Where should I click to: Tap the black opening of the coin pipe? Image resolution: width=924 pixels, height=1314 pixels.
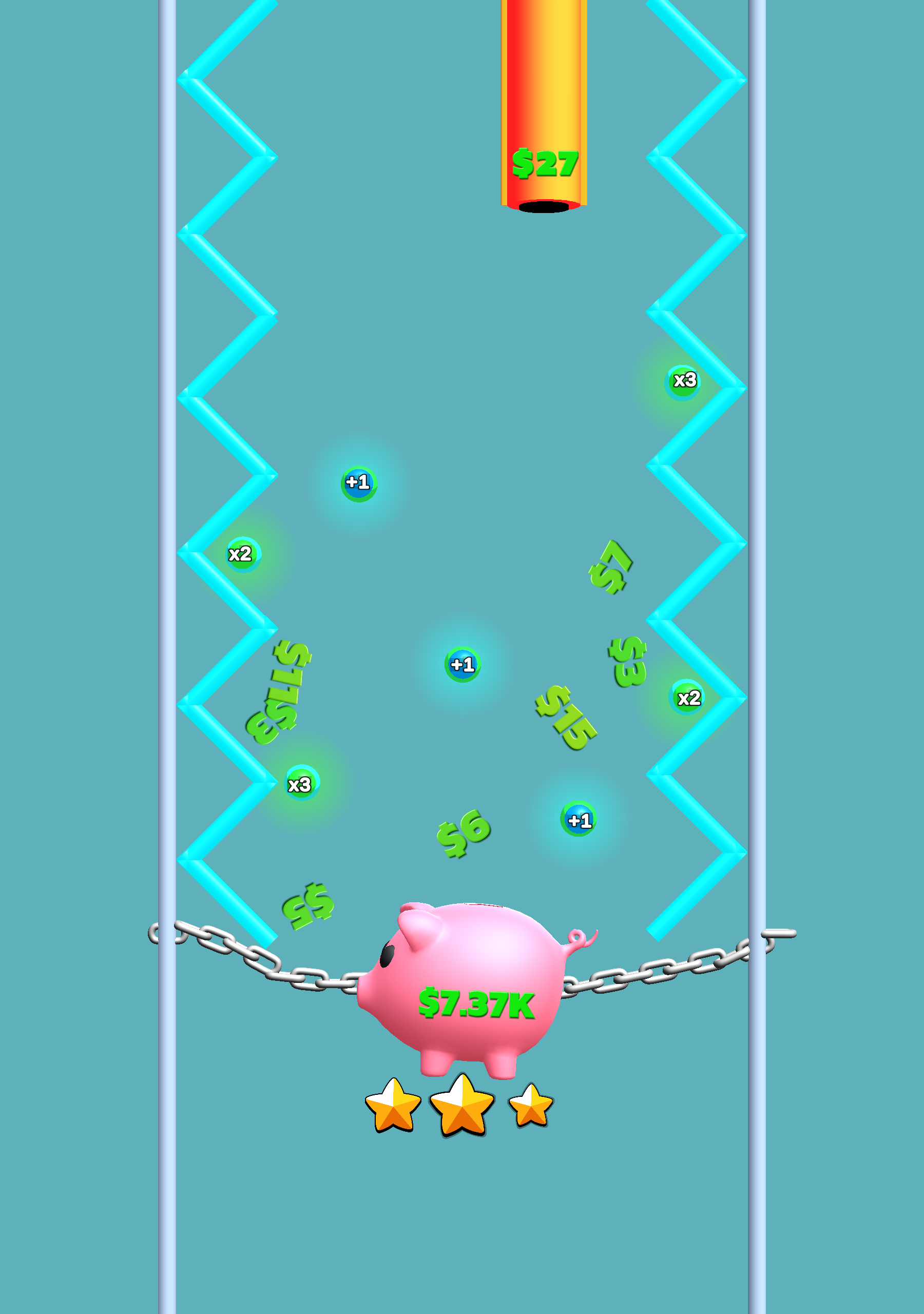pyautogui.click(x=544, y=207)
